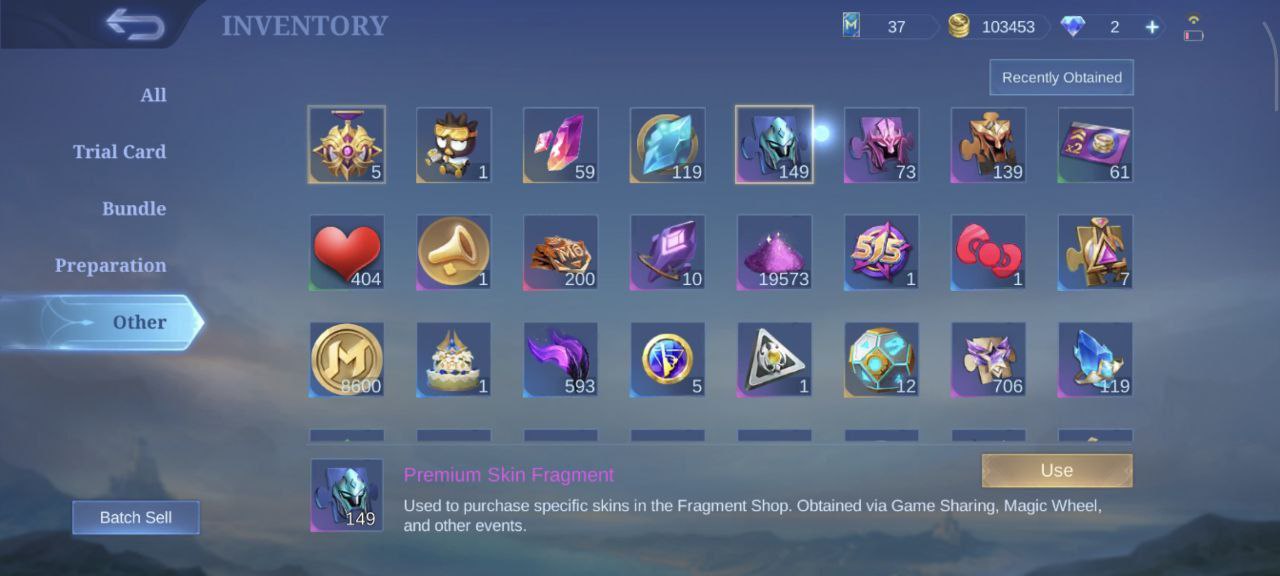This screenshot has width=1280, height=576.
Task: Click the double gold card item
Action: (1095, 145)
